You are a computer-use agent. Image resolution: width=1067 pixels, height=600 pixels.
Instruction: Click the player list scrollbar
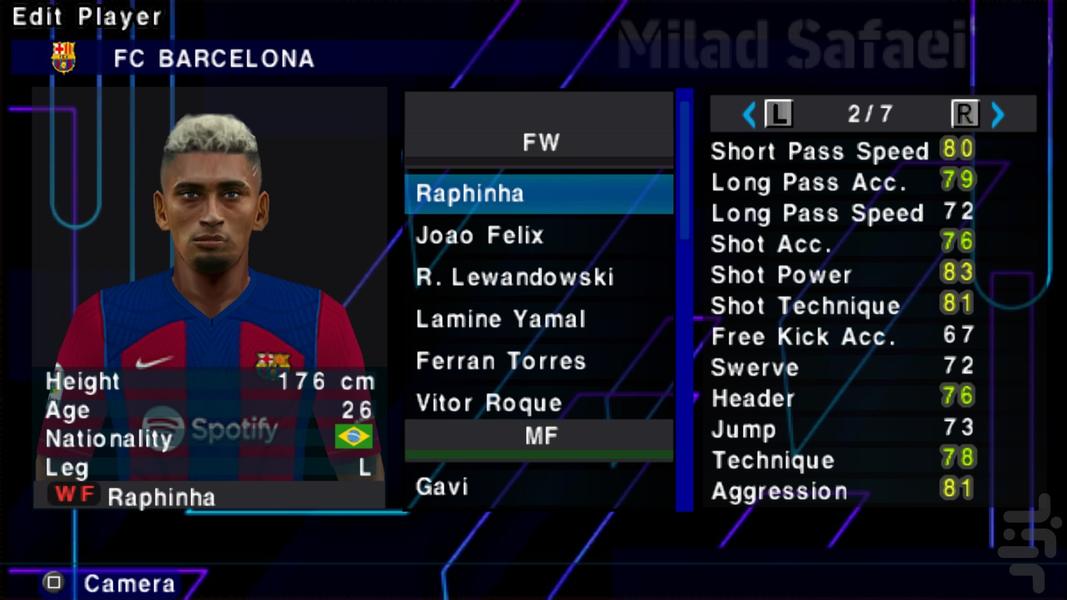tap(685, 300)
